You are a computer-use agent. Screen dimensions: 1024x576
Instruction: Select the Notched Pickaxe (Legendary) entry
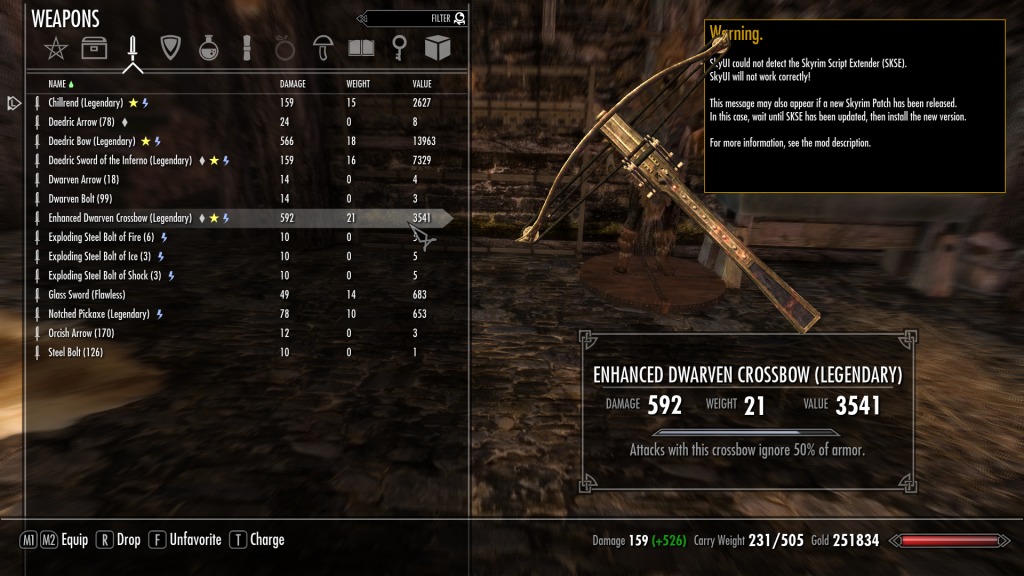click(x=98, y=314)
